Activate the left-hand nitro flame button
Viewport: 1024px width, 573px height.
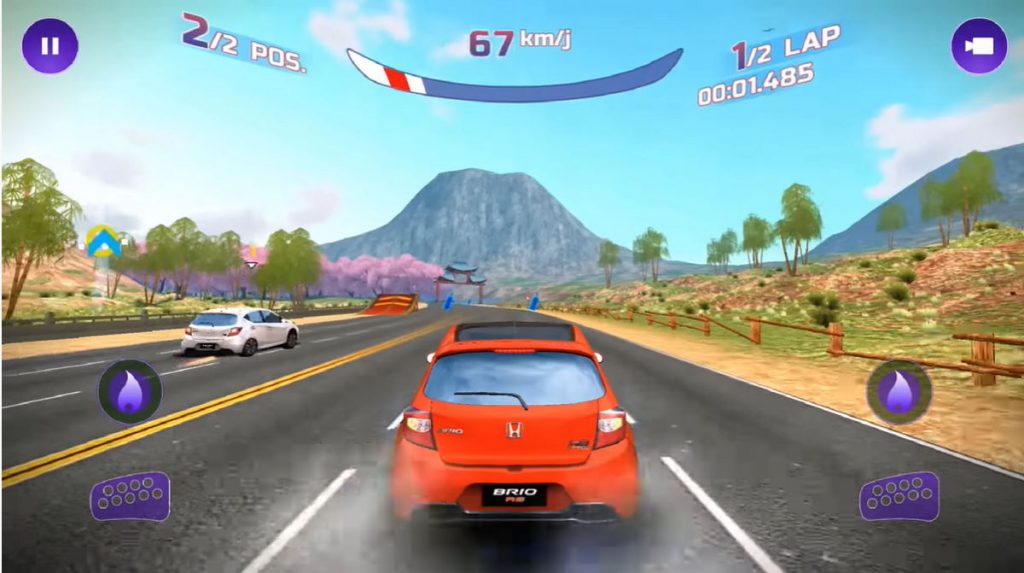pyautogui.click(x=130, y=390)
